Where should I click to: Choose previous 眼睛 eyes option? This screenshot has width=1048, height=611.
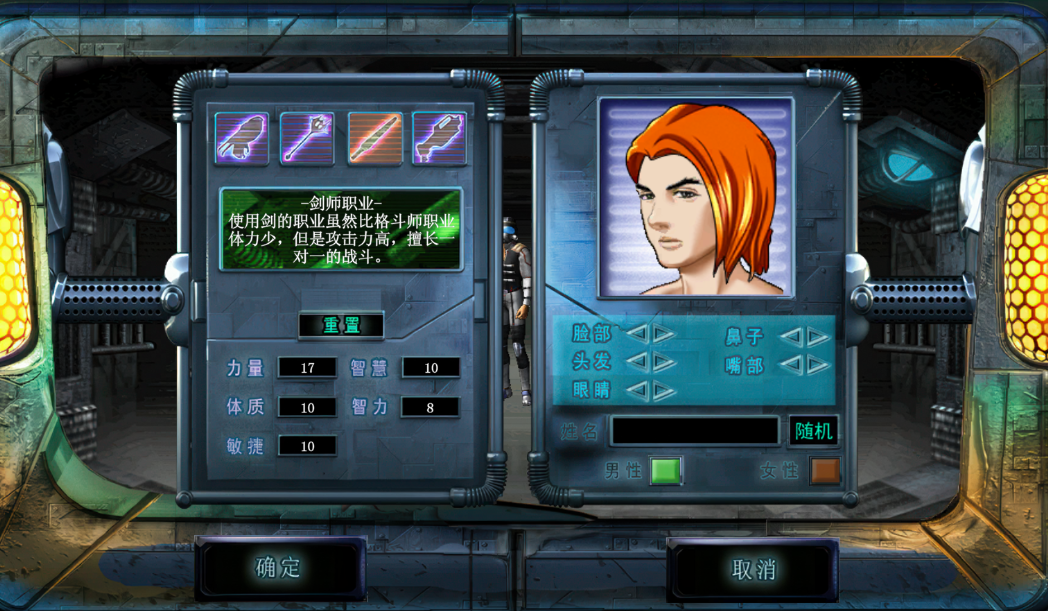coord(637,390)
